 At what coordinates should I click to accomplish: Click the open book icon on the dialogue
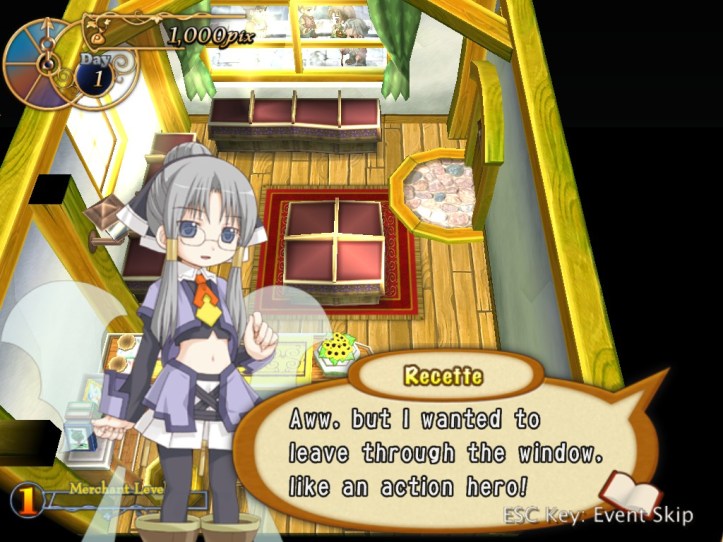point(629,494)
